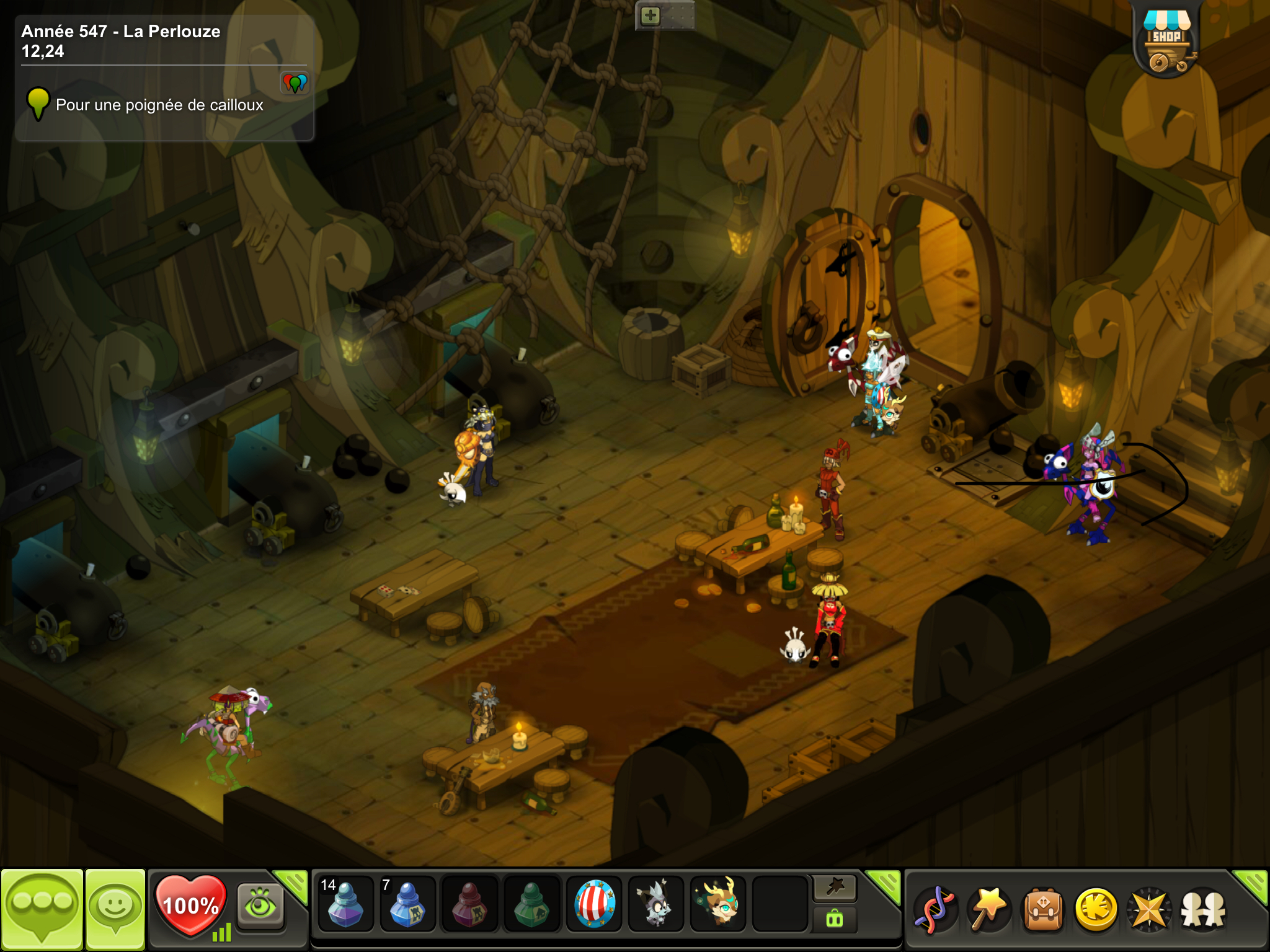The image size is (1270, 952).
Task: Open the star wand spells menu
Action: point(989,909)
